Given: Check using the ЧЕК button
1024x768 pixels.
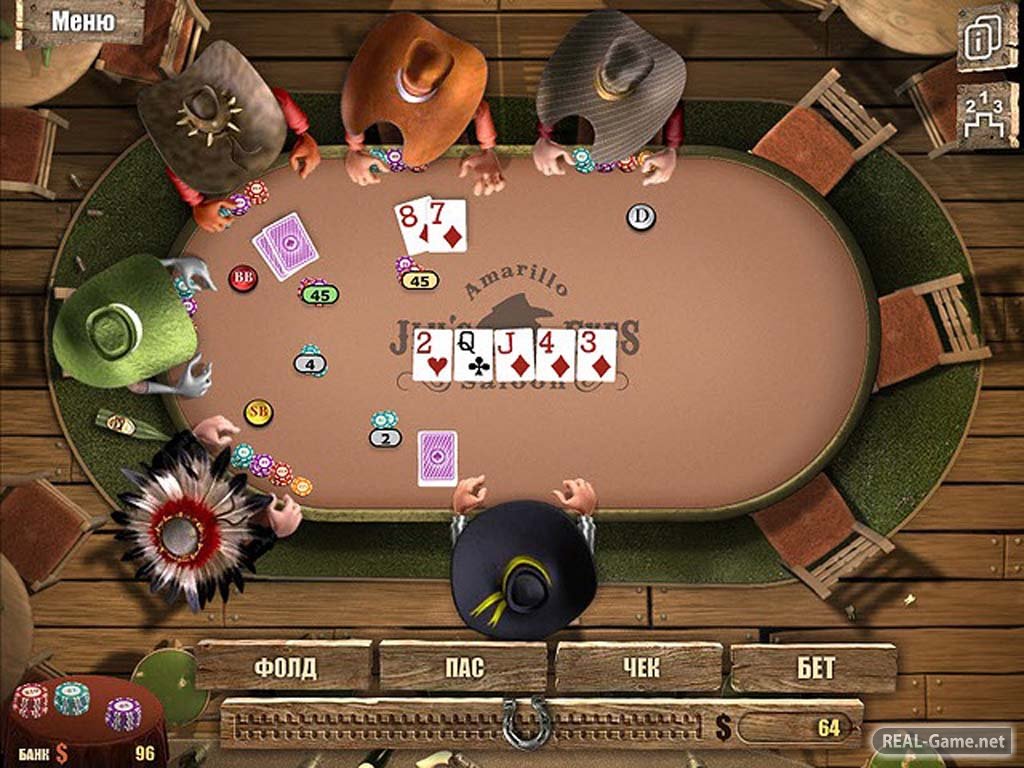Looking at the screenshot, I should [x=638, y=667].
